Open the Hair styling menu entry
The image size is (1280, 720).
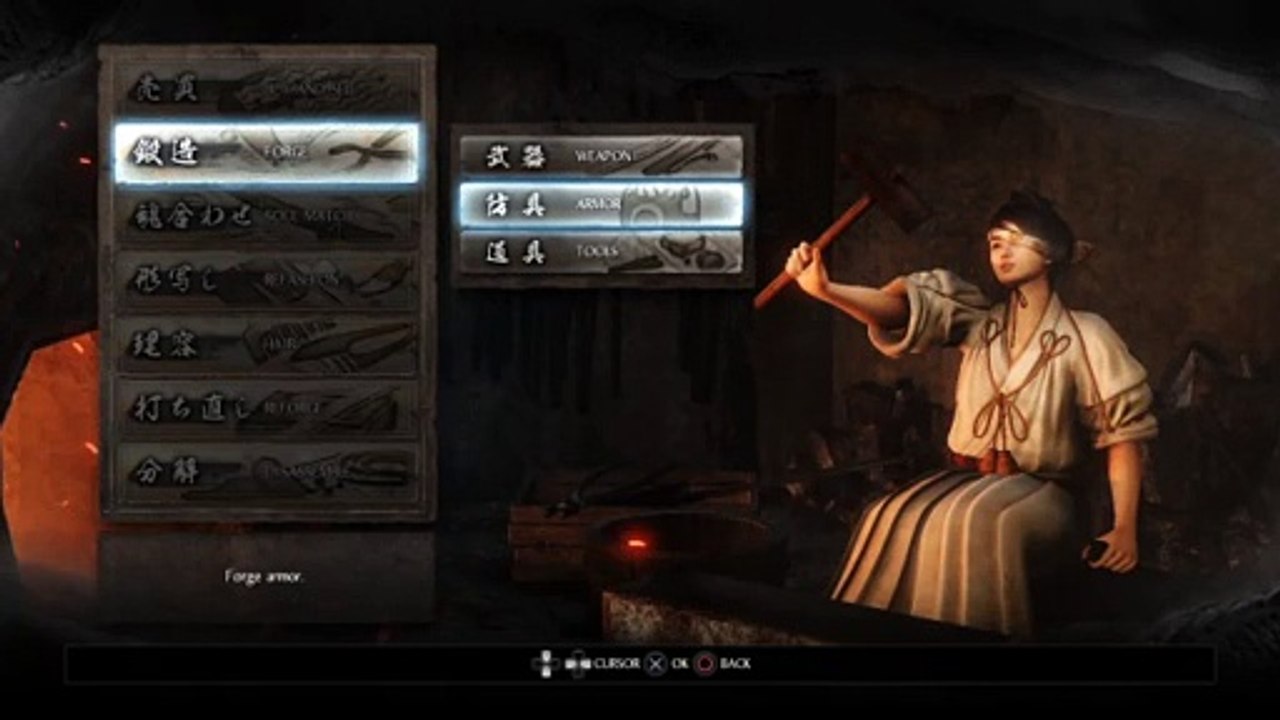[x=267, y=345]
